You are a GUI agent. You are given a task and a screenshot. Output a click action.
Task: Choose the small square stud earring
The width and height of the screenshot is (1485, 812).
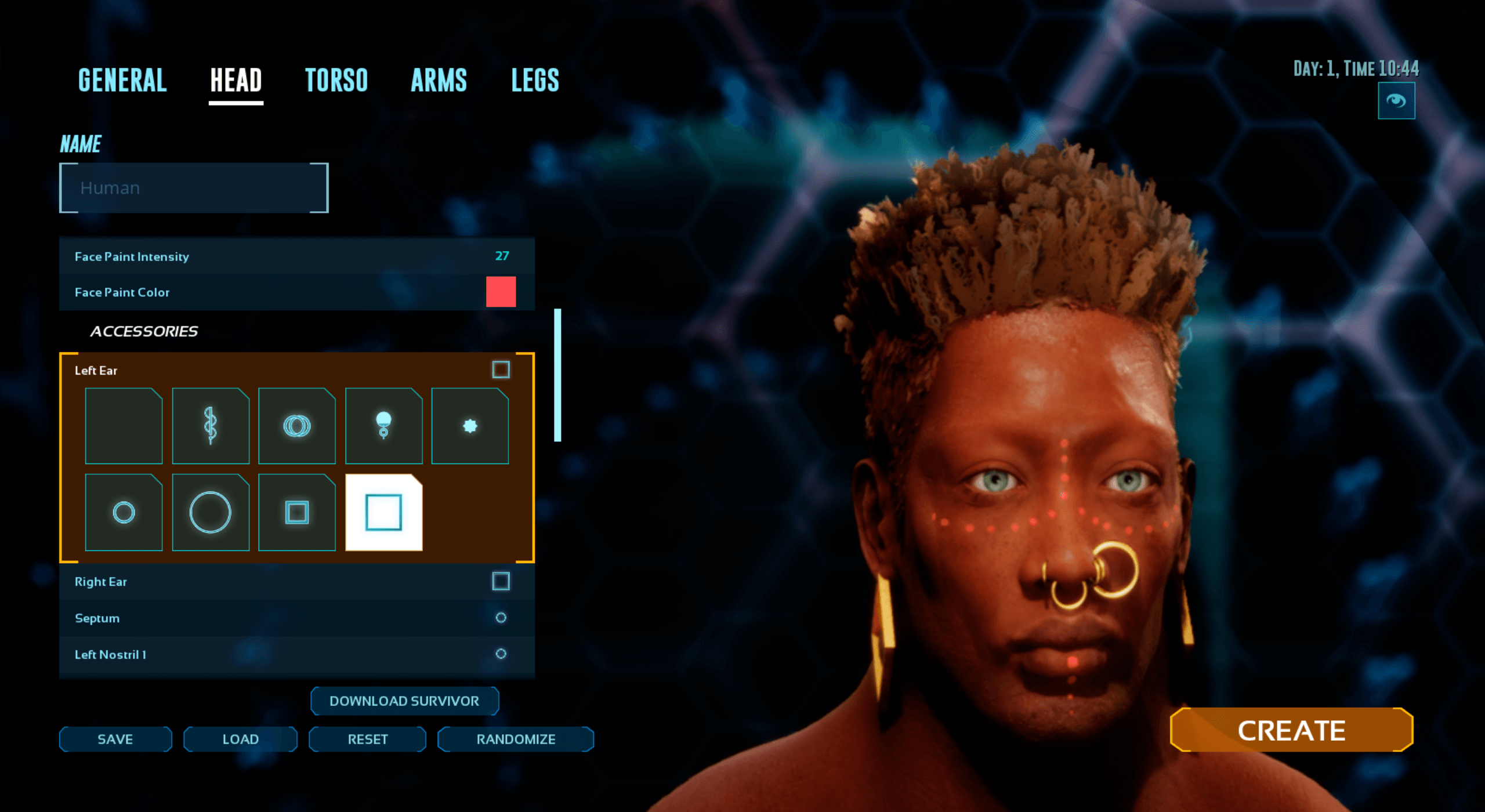(x=297, y=512)
